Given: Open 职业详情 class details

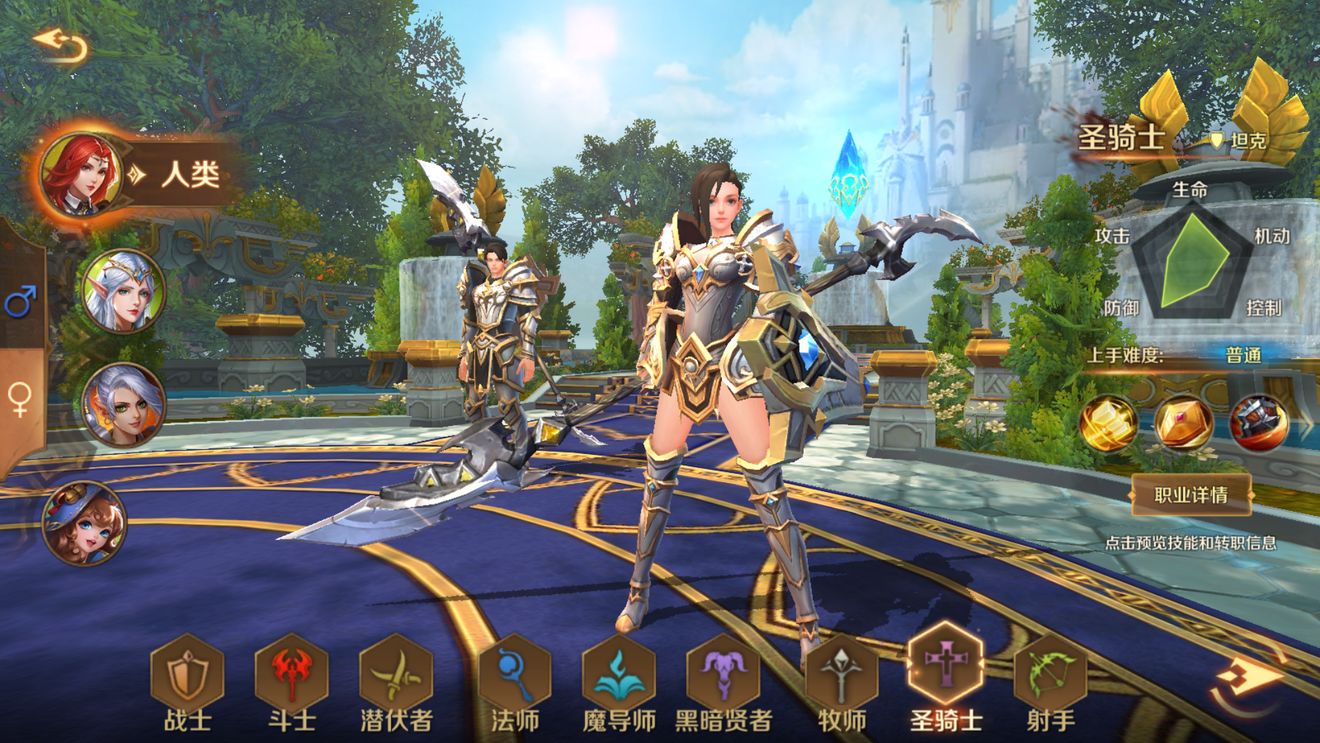Looking at the screenshot, I should pyautogui.click(x=1190, y=493).
